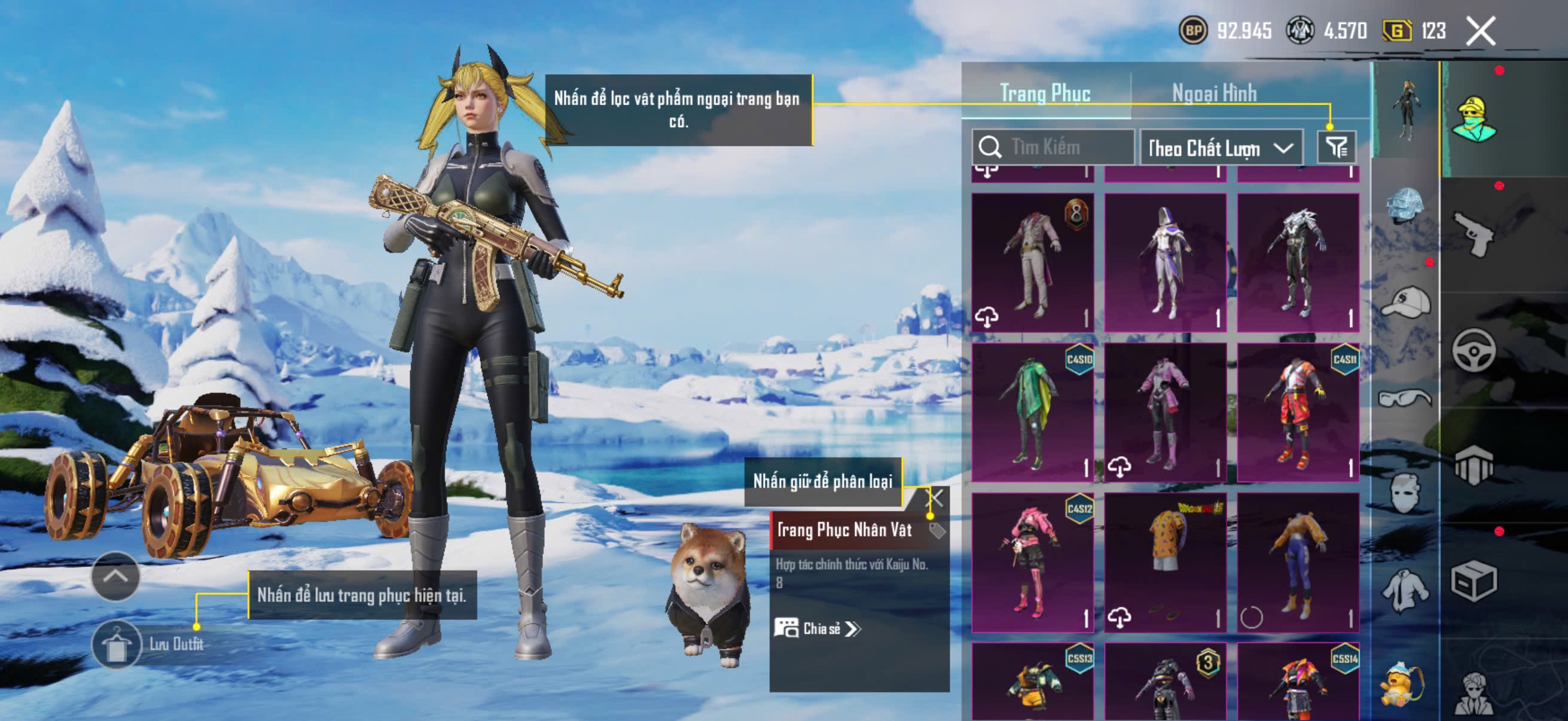This screenshot has height=721, width=1568.
Task: Open the Theo Chất Lượng sort dropdown
Action: tap(1221, 148)
